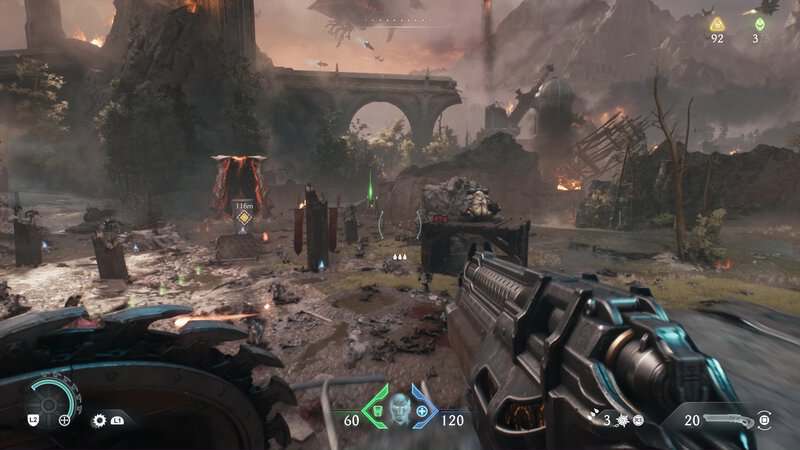Select the objective waypoint diamond marker
Image resolution: width=800 pixels, height=450 pixels.
tap(244, 217)
